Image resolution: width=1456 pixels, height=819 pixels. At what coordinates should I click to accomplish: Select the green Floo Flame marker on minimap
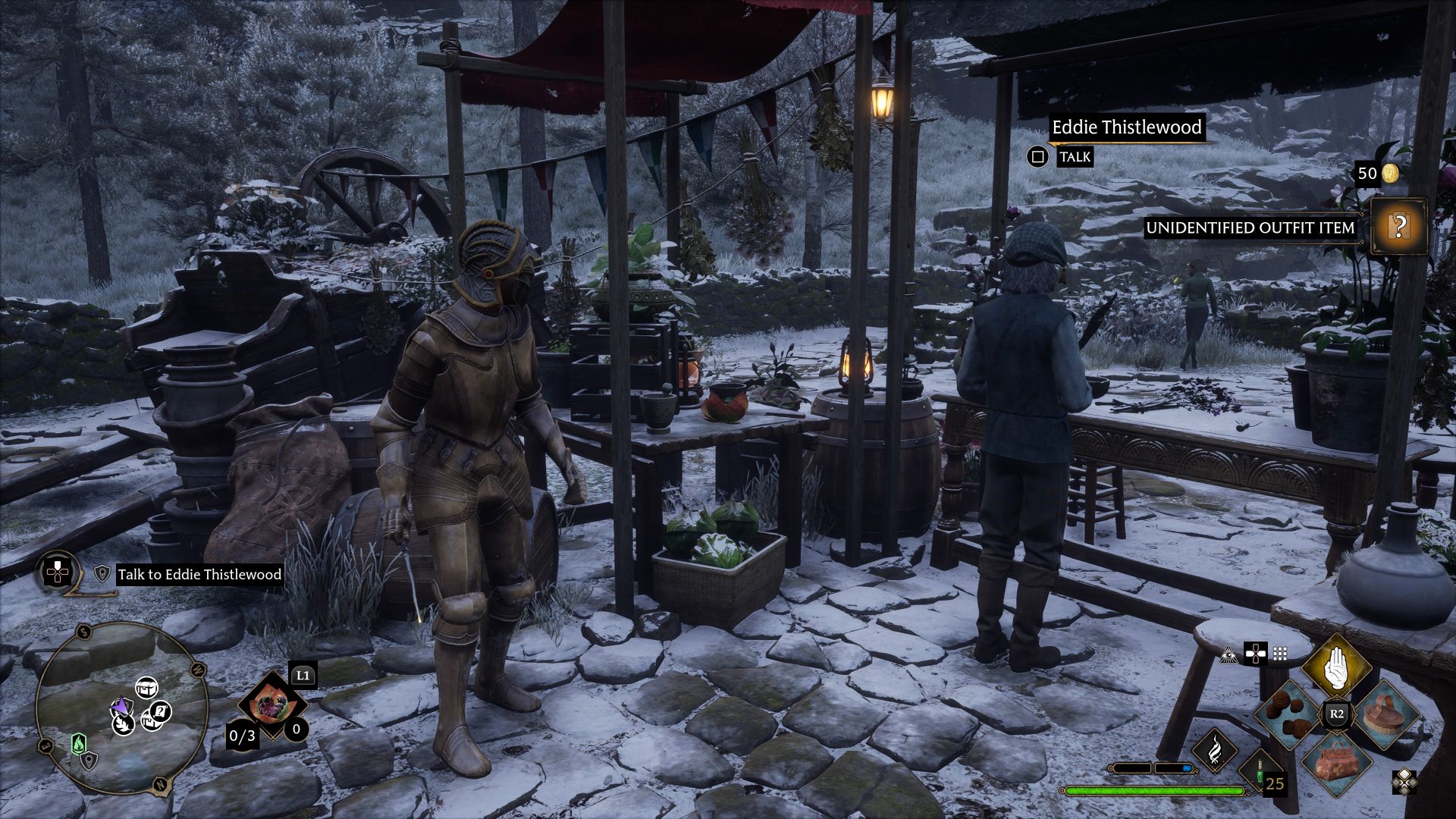(x=79, y=743)
